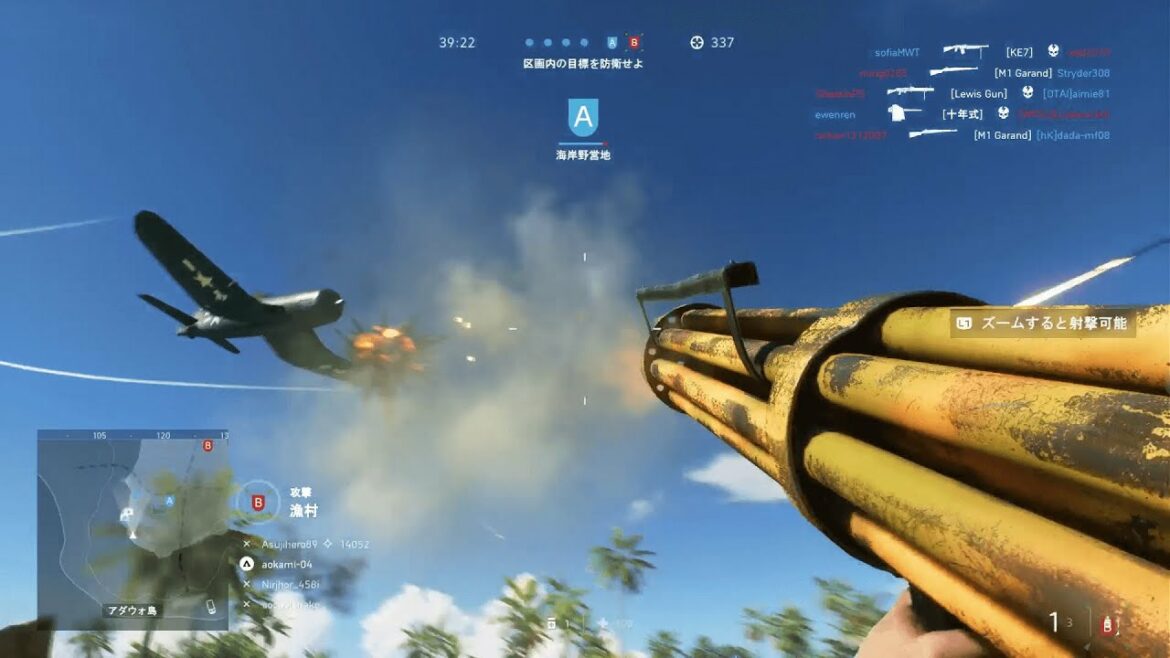The image size is (1170, 658).
Task: Select squad member Asujihero89 in the squad list
Action: point(289,544)
